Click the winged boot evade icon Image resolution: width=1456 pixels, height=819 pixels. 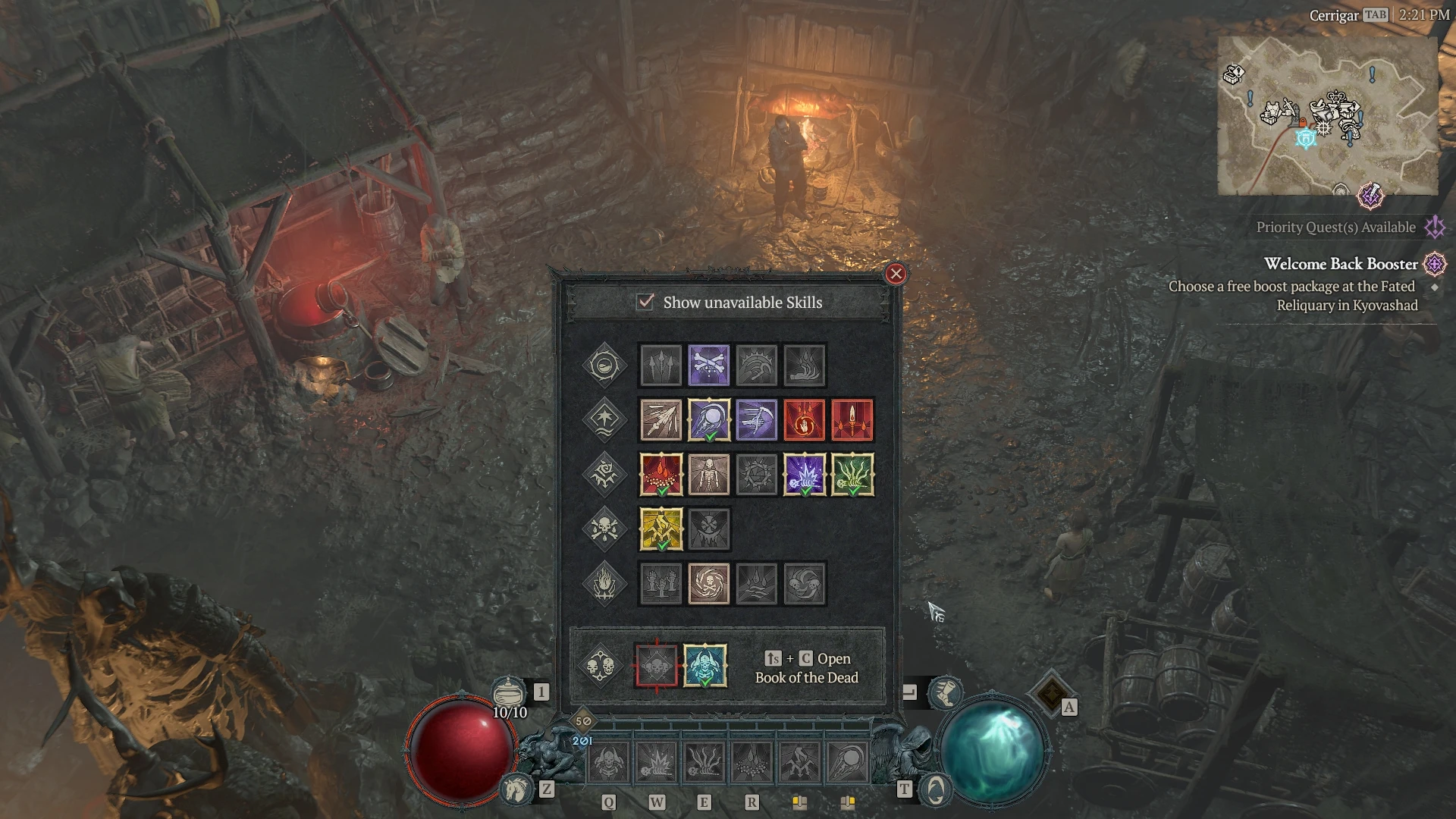point(945,692)
